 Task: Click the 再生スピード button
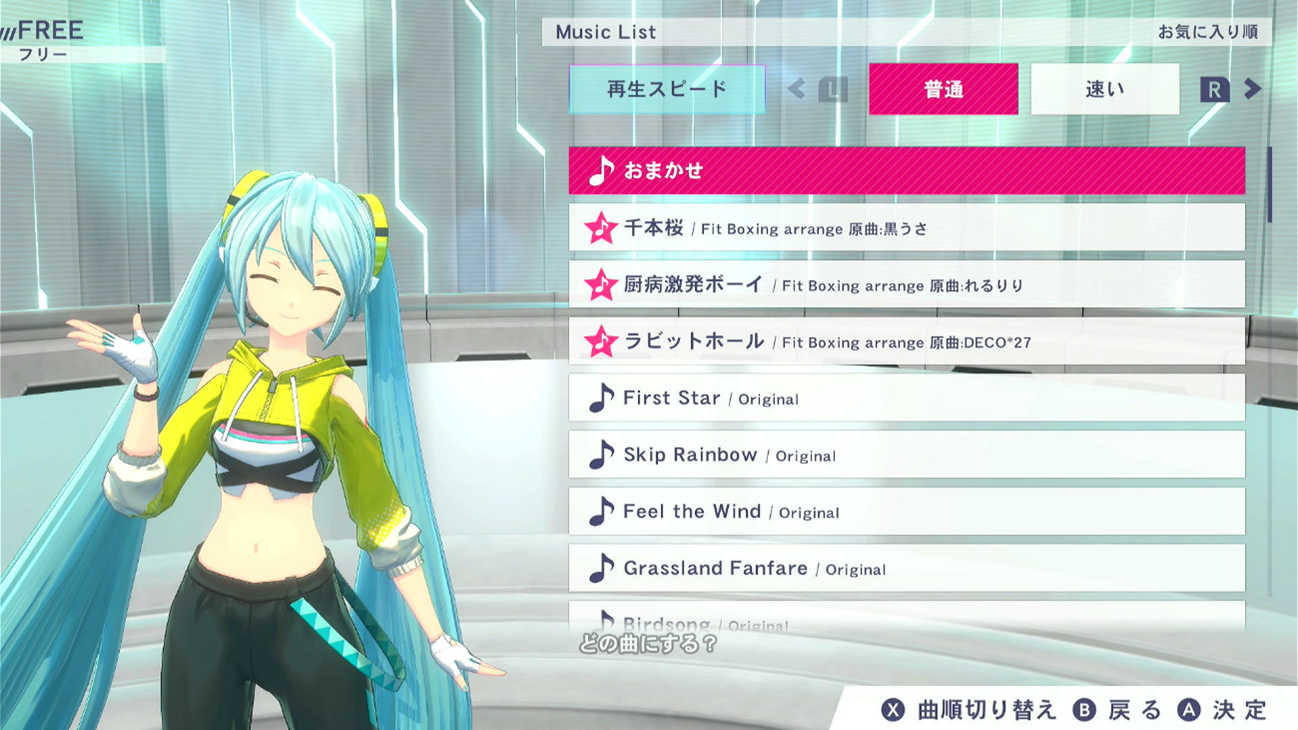click(666, 88)
